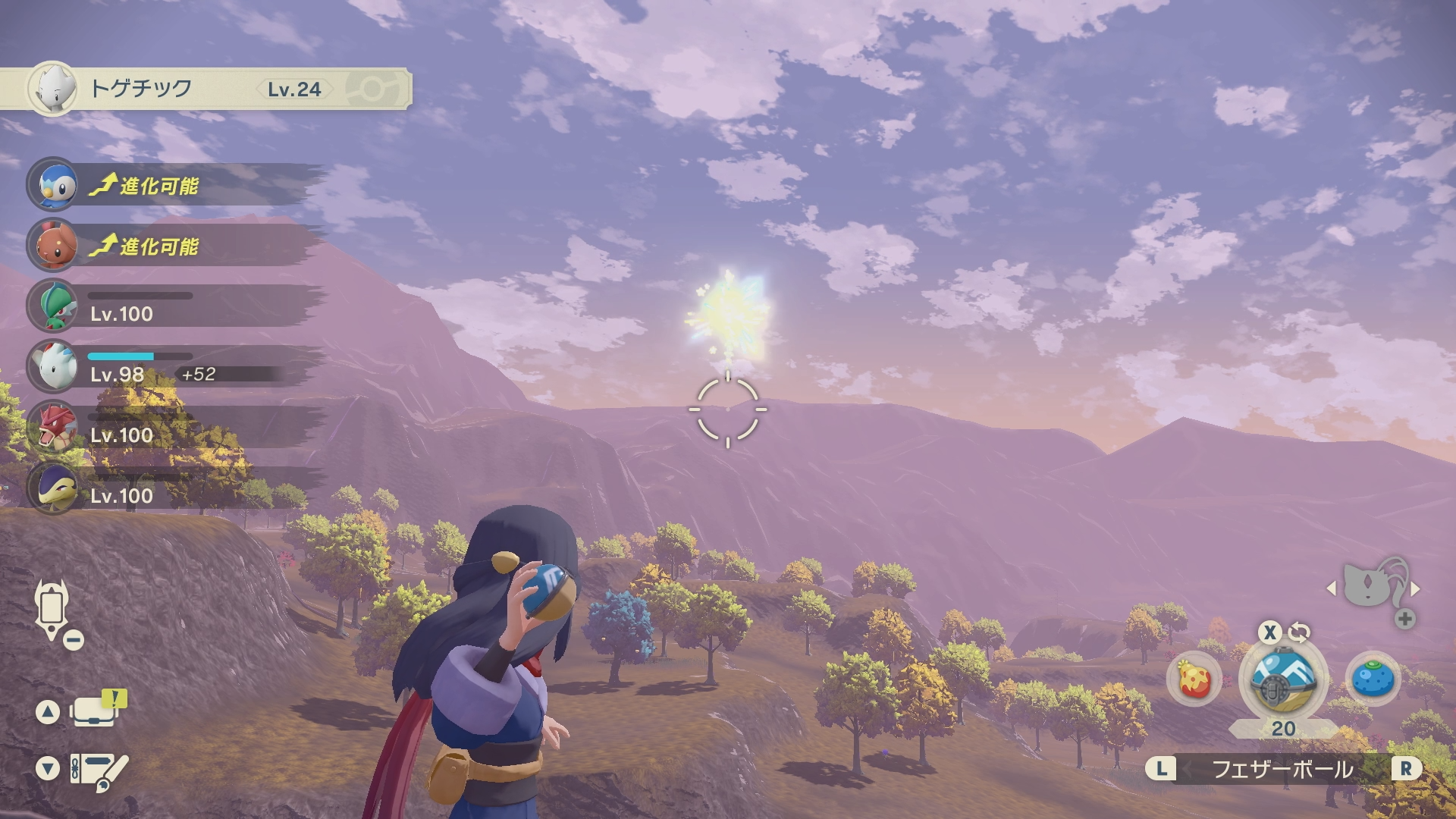This screenshot has width=1456, height=819.
Task: Select the Gyarados party slot
Action: [x=53, y=427]
